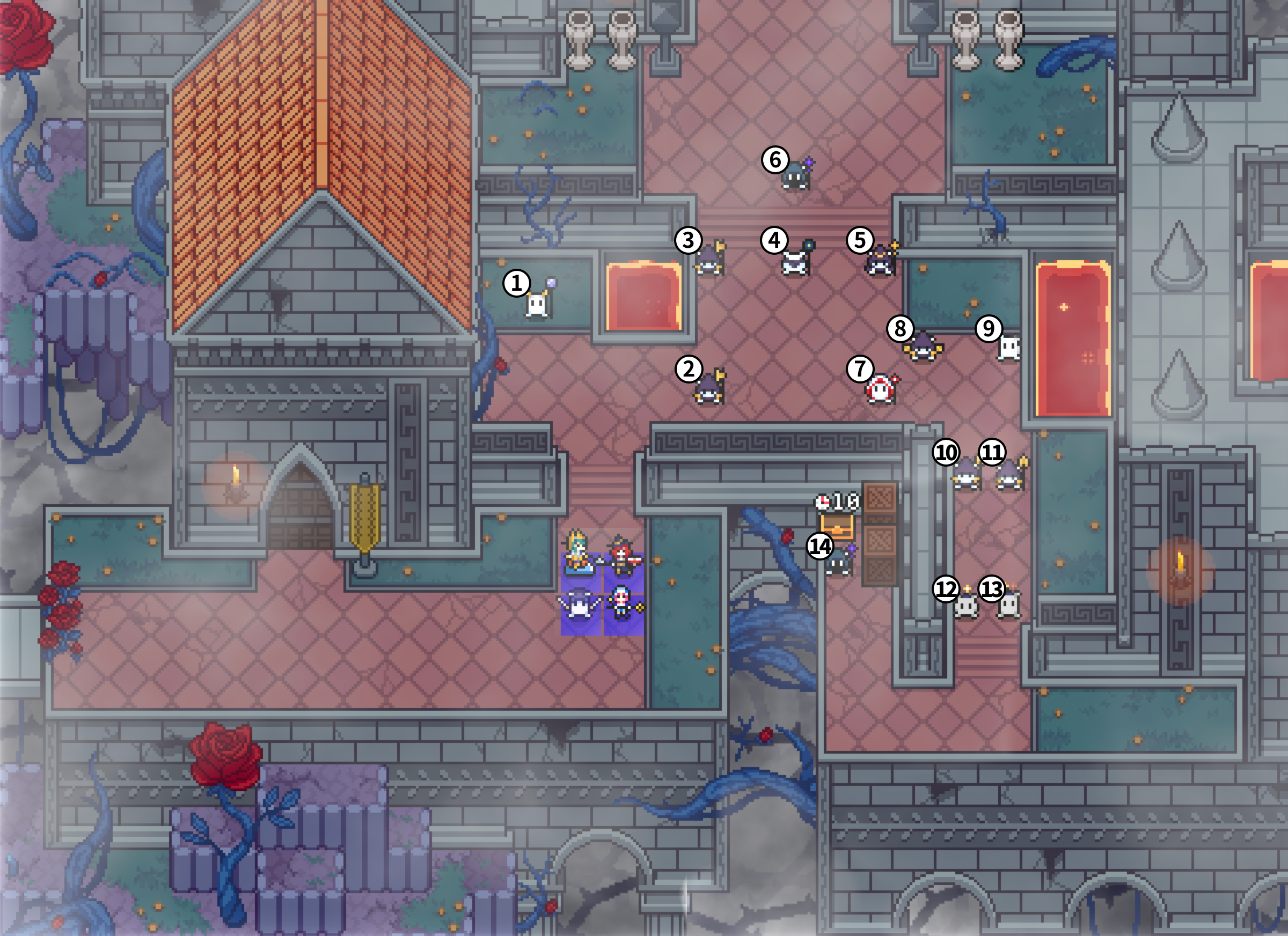The image size is (1288, 936).
Task: Click enemy marker number 2
Action: [x=689, y=369]
